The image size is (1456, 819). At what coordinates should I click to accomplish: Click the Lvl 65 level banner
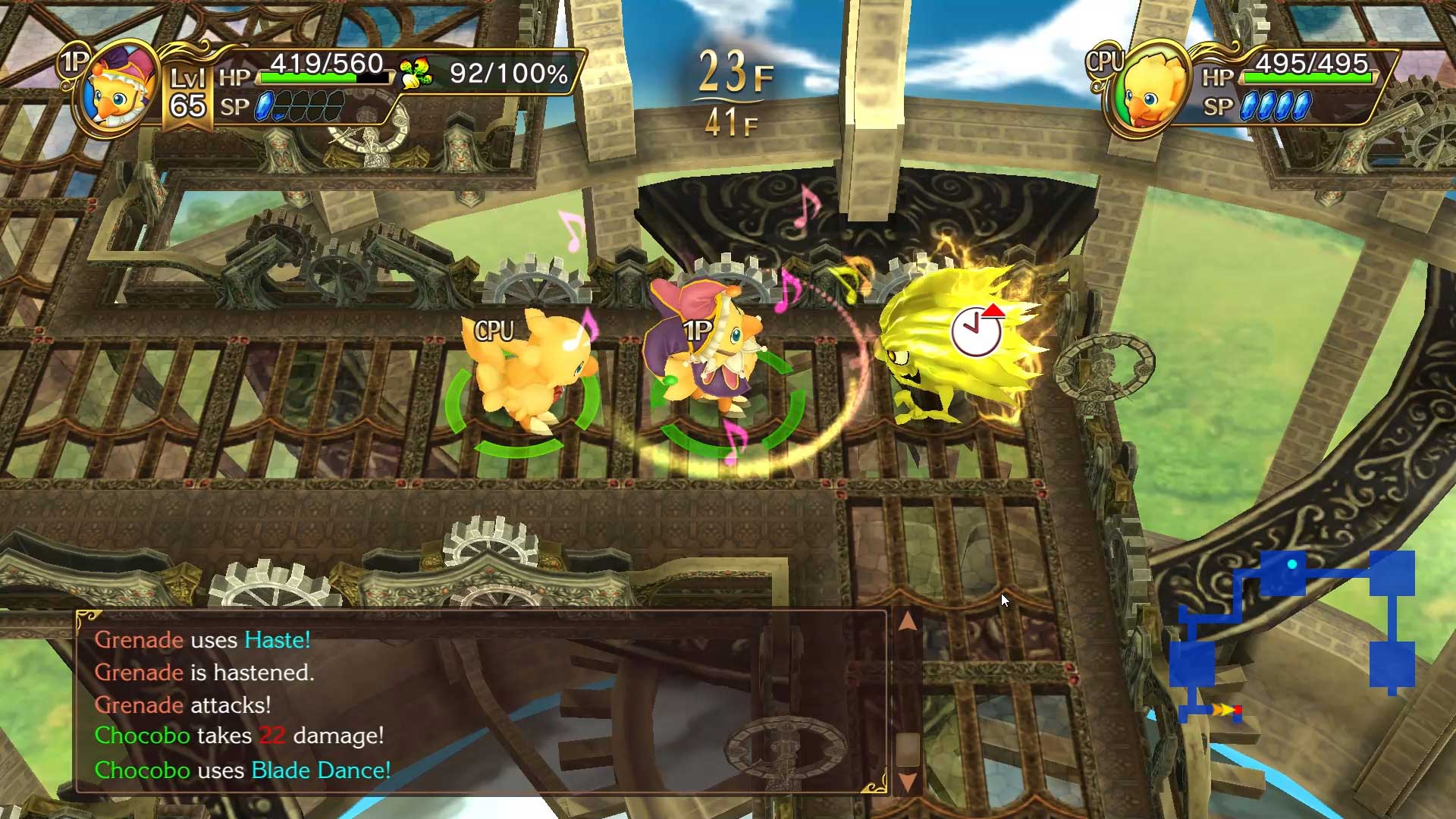190,91
